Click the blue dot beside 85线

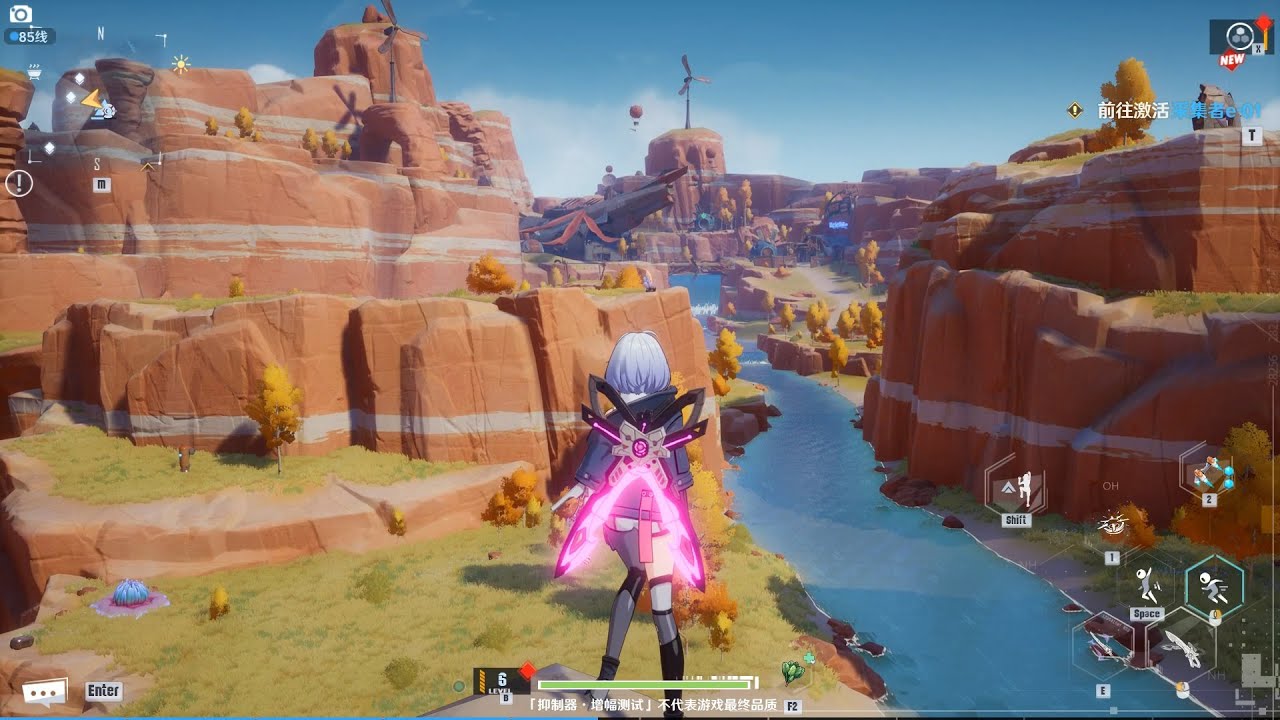(12, 35)
